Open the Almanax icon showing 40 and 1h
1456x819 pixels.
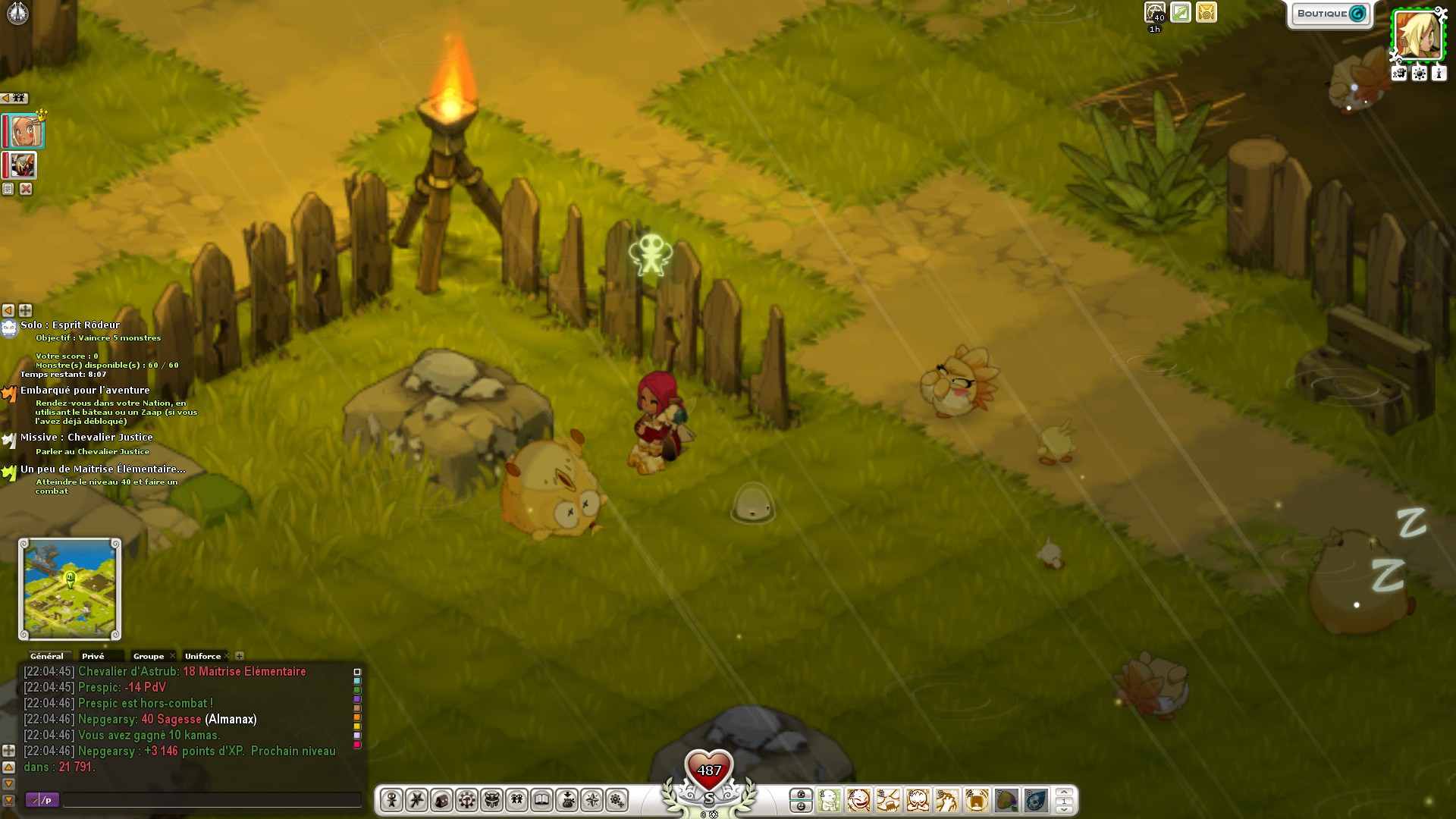pos(1155,13)
